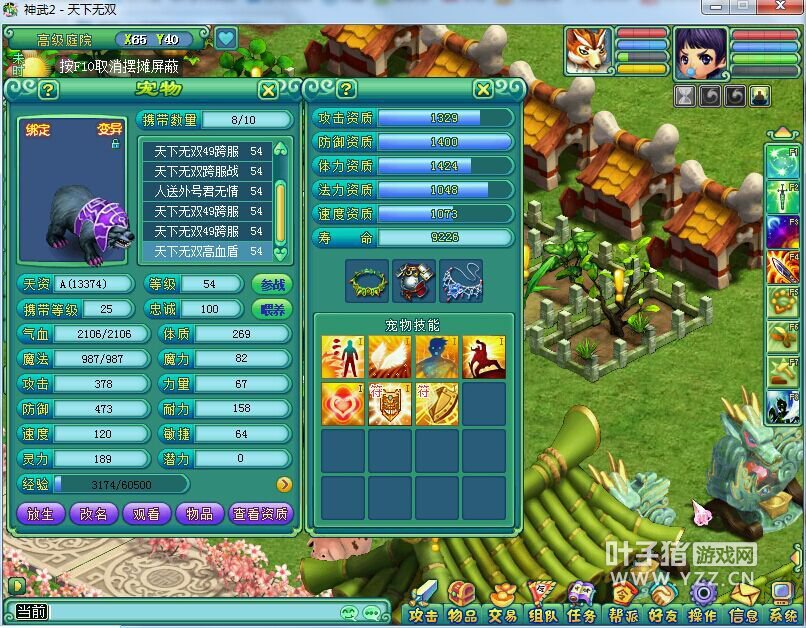The height and width of the screenshot is (628, 806).
Task: Open 好友 friends list
Action: point(662,615)
